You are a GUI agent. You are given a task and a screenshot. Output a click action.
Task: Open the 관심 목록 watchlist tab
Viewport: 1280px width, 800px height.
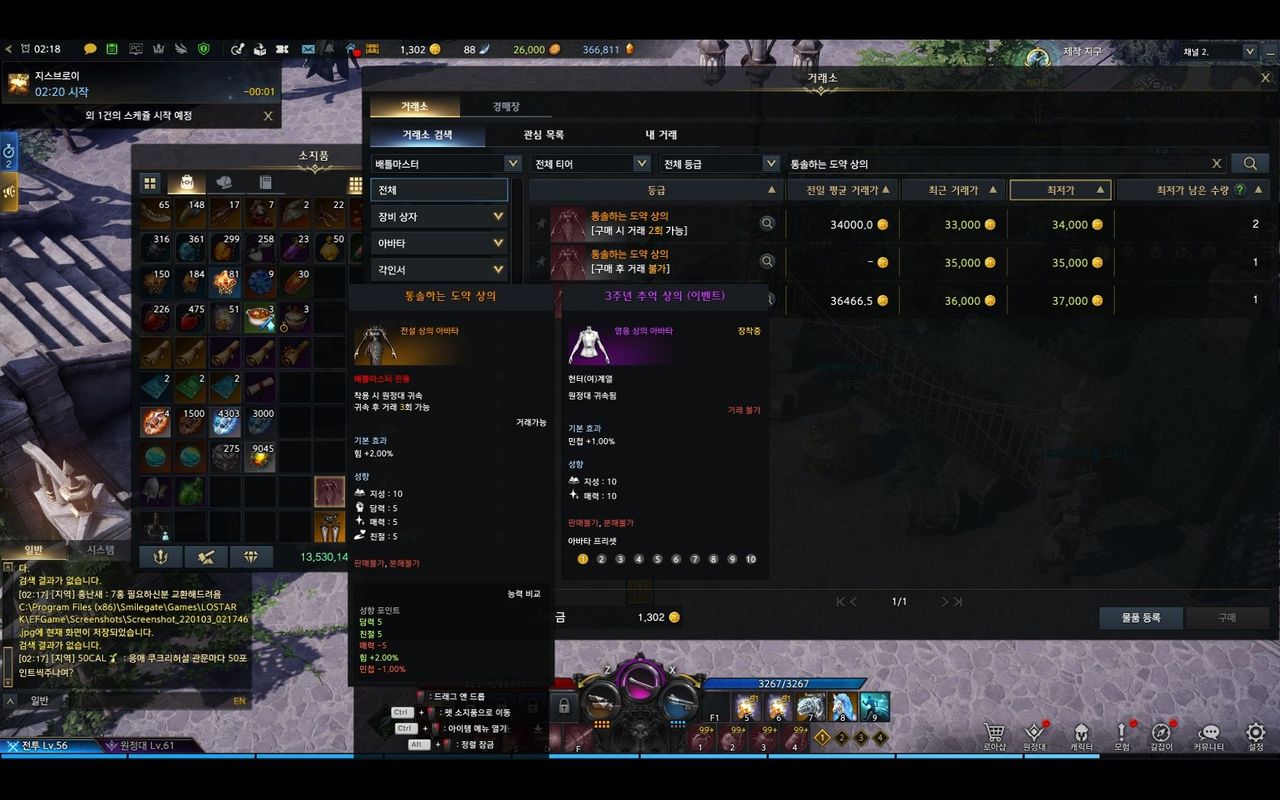tap(543, 135)
